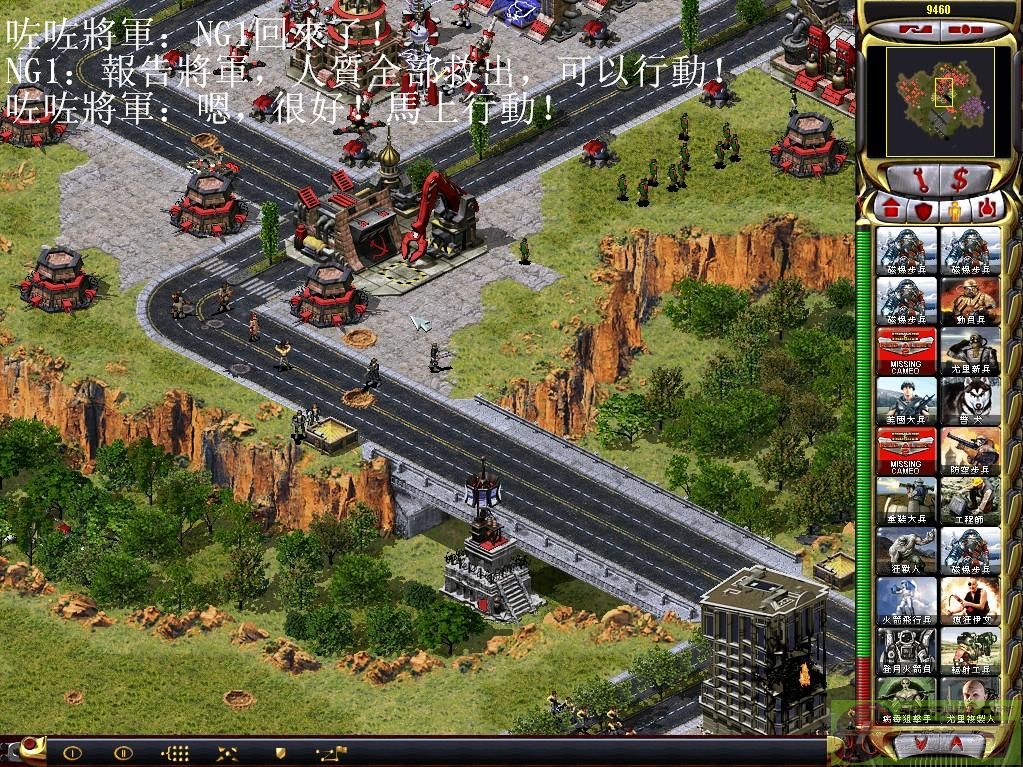Train a 警犬 attack dog

pos(970,401)
